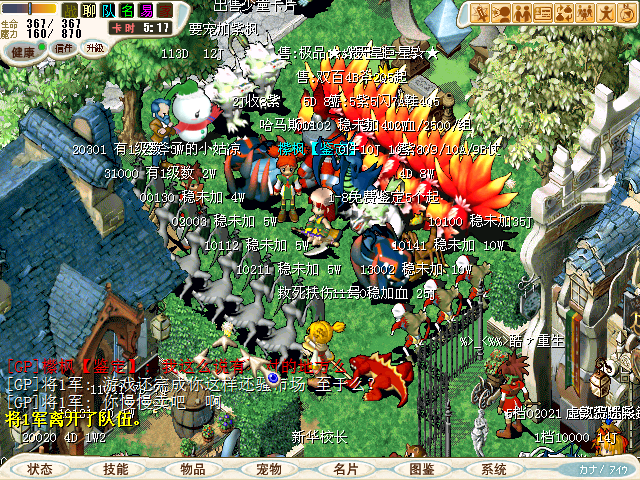Open the 图鉴 album menu
Image resolution: width=640 pixels, height=480 pixels.
pos(422,469)
